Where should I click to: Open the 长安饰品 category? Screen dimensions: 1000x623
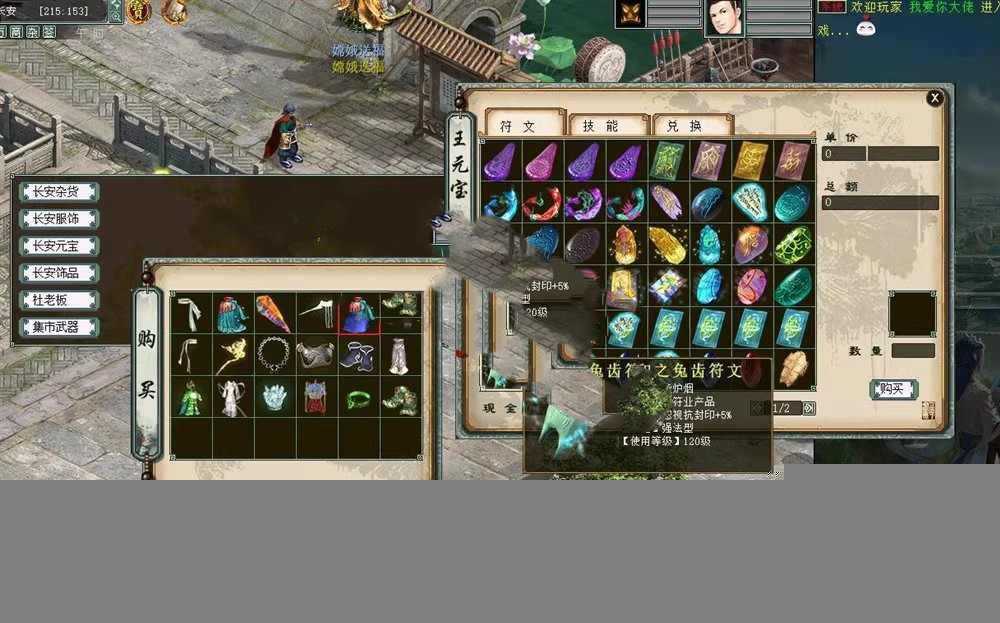click(x=59, y=272)
